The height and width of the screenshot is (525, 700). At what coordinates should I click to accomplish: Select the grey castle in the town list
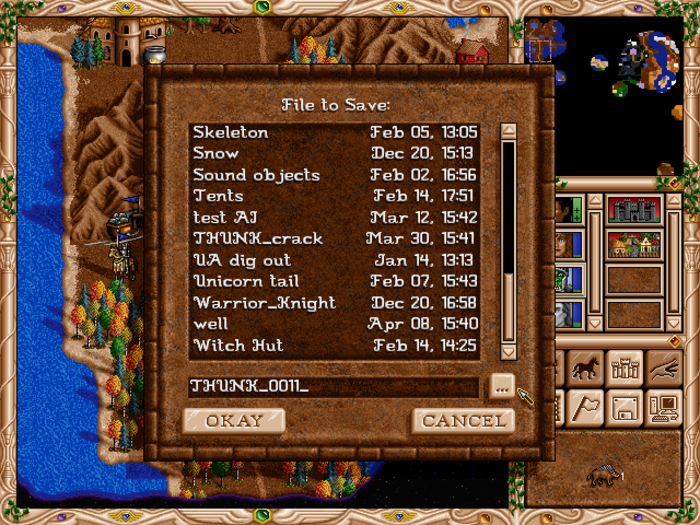634,211
